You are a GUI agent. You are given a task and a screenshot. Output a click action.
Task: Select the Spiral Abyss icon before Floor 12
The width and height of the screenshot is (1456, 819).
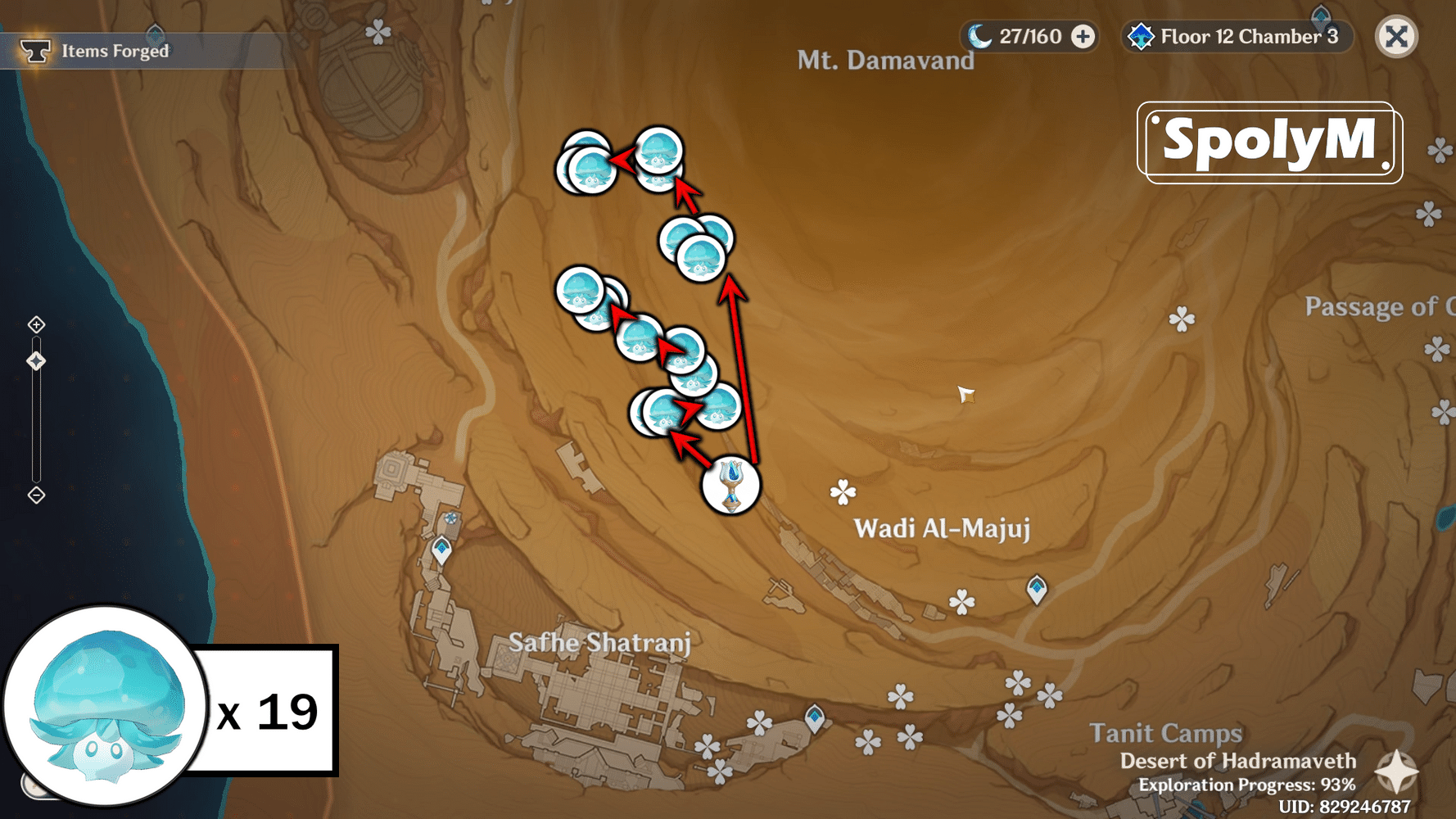pos(1141,36)
